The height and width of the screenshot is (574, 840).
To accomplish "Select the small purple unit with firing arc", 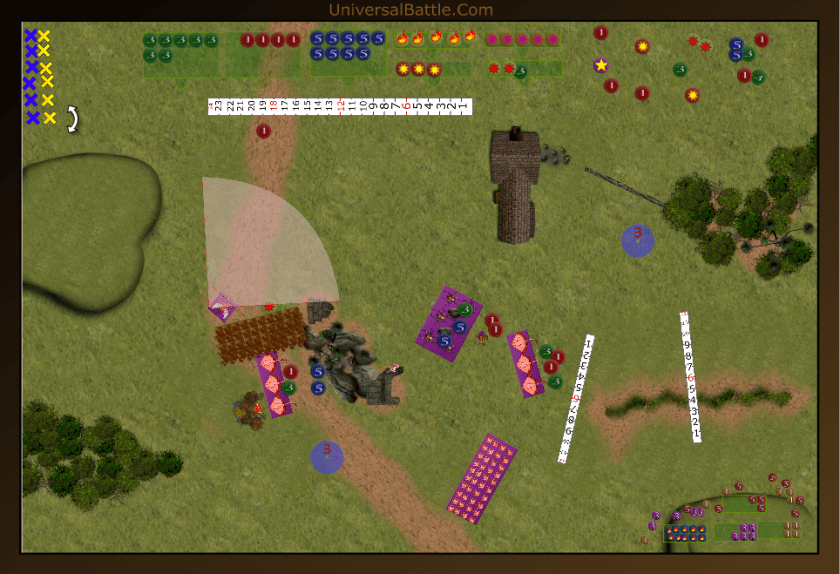I will [223, 306].
